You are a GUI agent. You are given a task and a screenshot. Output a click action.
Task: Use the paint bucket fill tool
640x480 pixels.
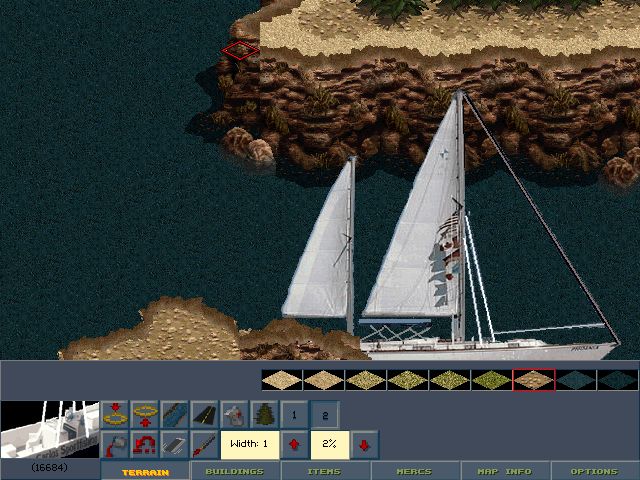pos(114,443)
